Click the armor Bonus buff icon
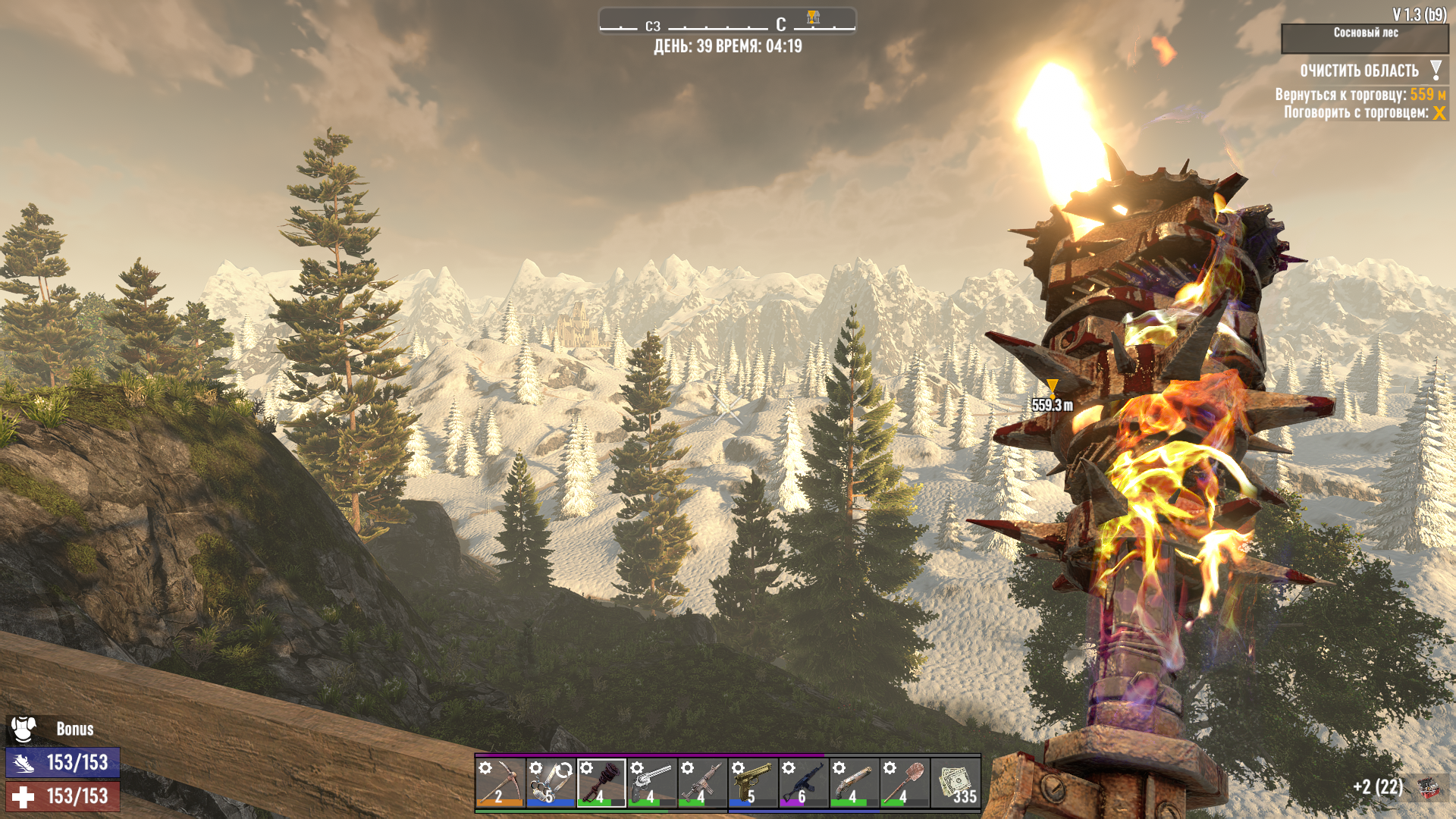This screenshot has height=819, width=1456. click(x=24, y=730)
